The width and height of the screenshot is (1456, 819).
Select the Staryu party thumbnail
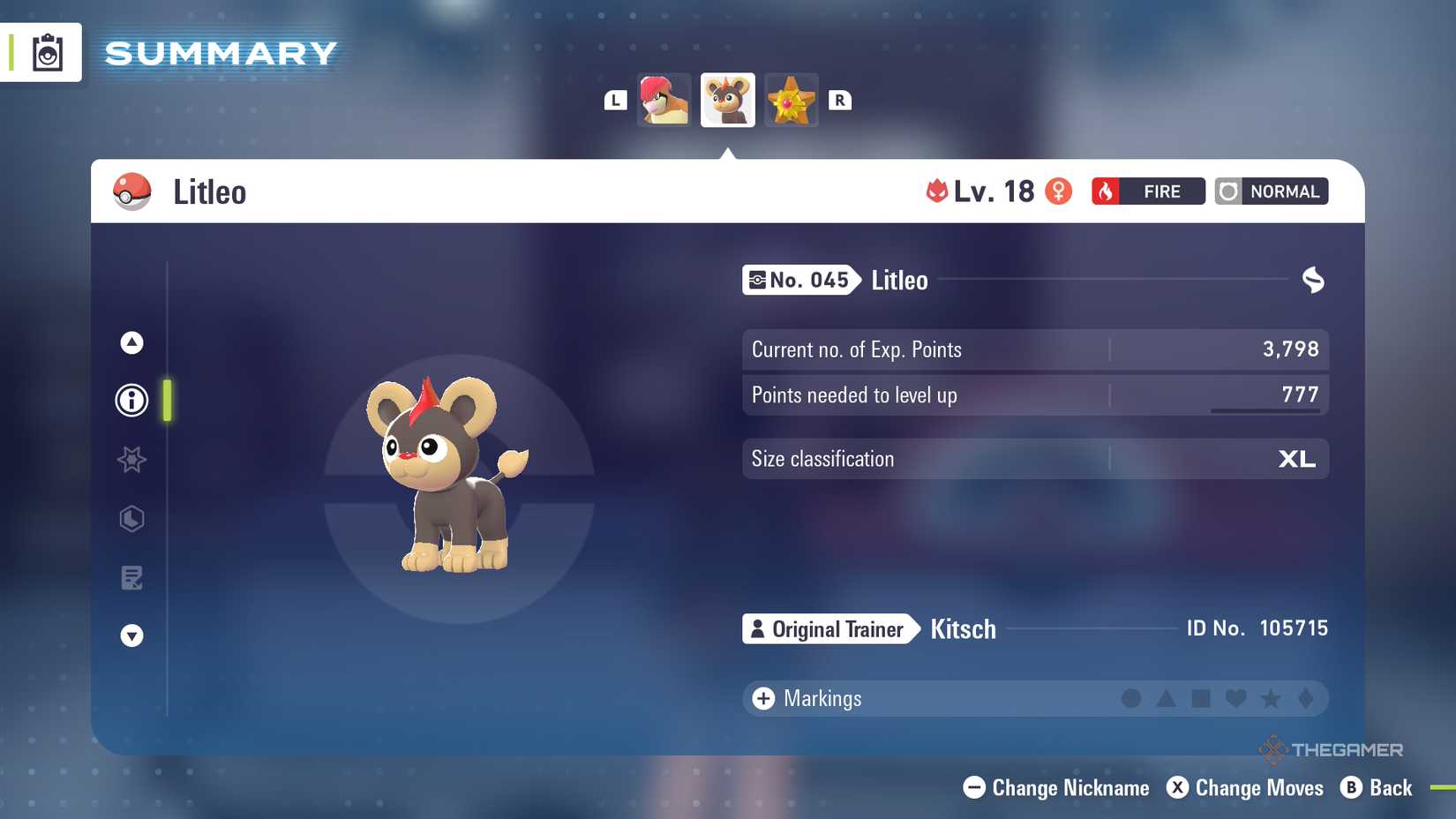pos(791,99)
